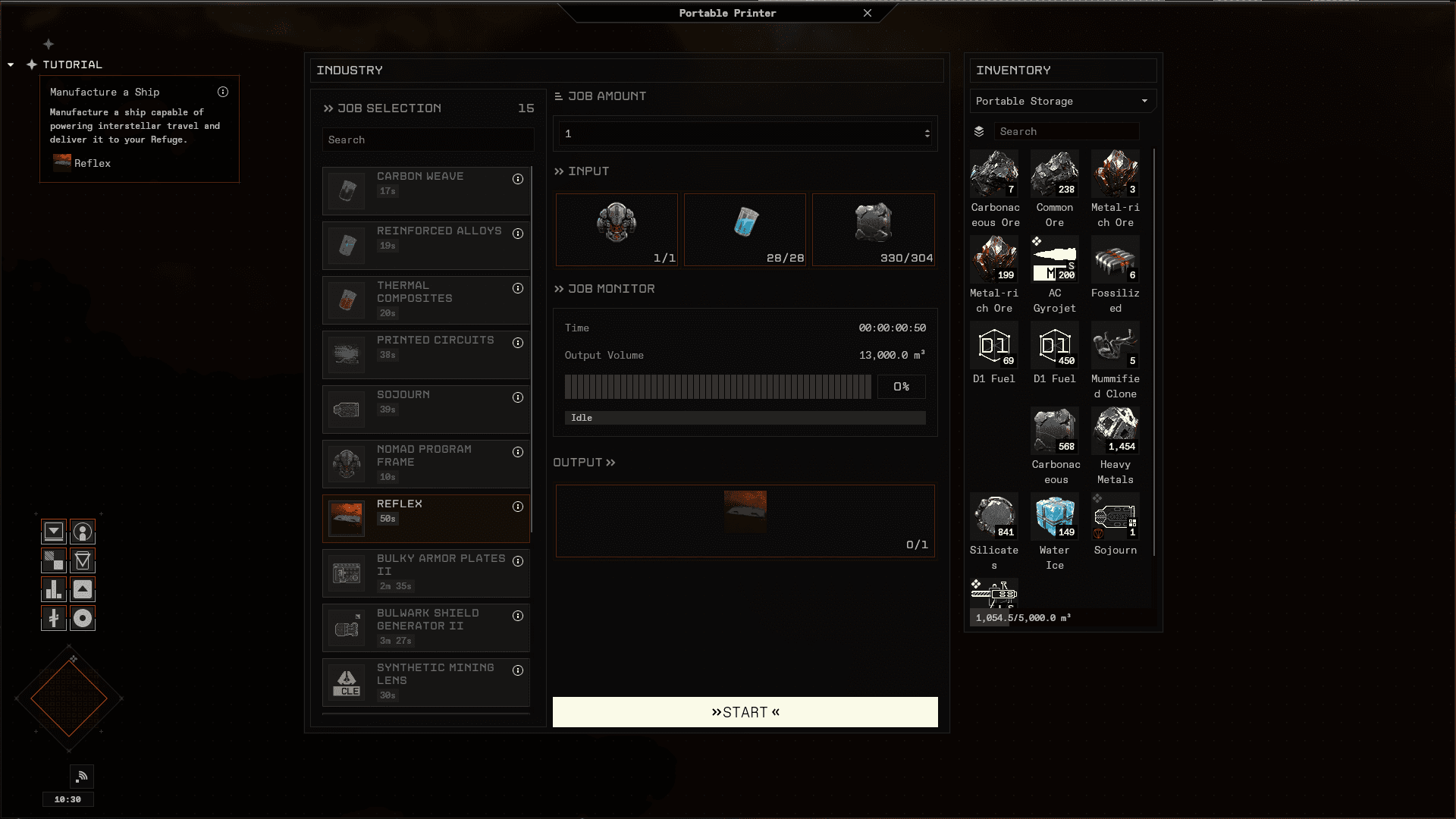Viewport: 1456px width, 819px height.
Task: Collapse the Tutorial tracker panel
Action: (11, 65)
